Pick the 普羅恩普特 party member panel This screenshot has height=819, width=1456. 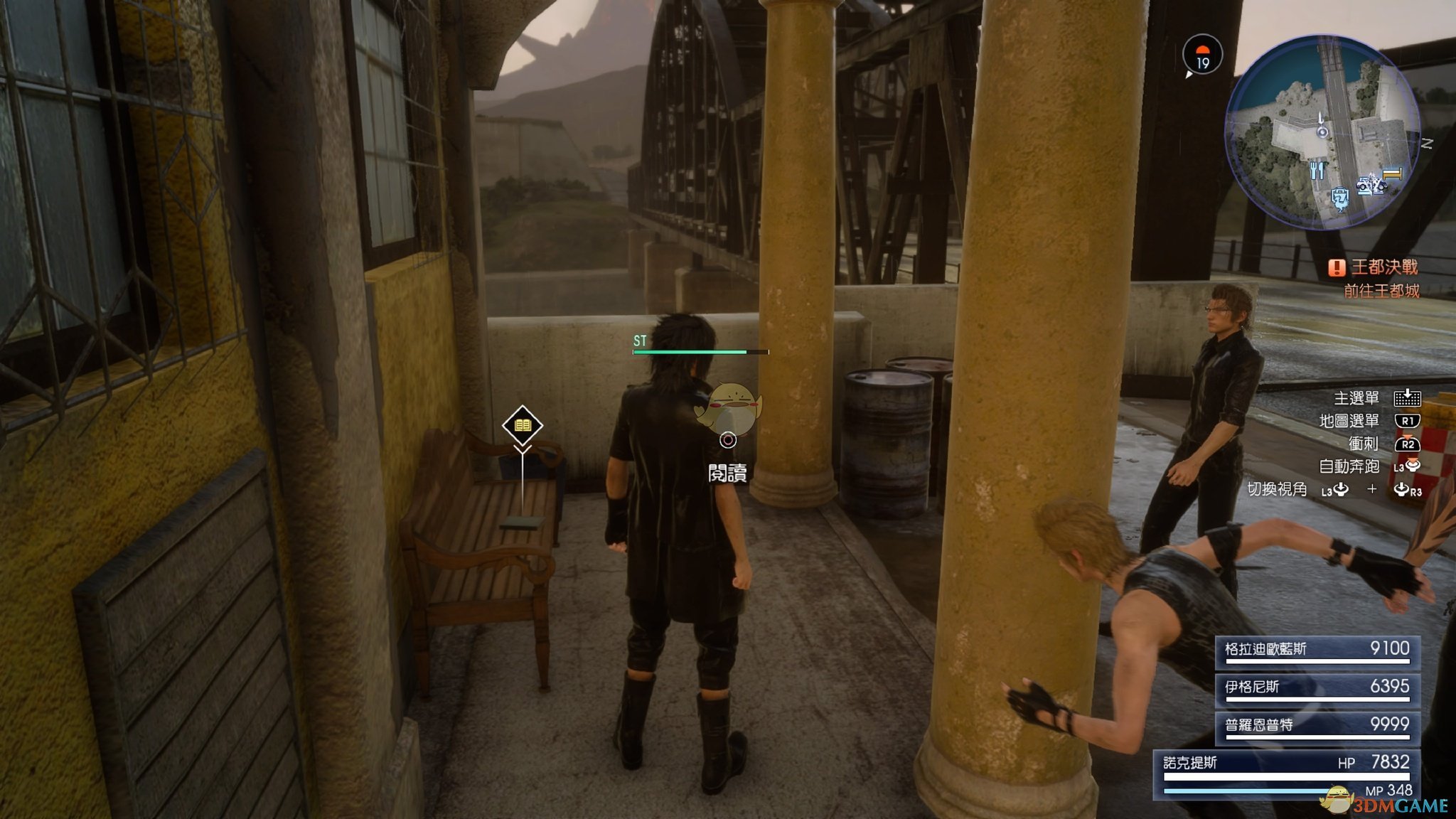[x=1317, y=726]
